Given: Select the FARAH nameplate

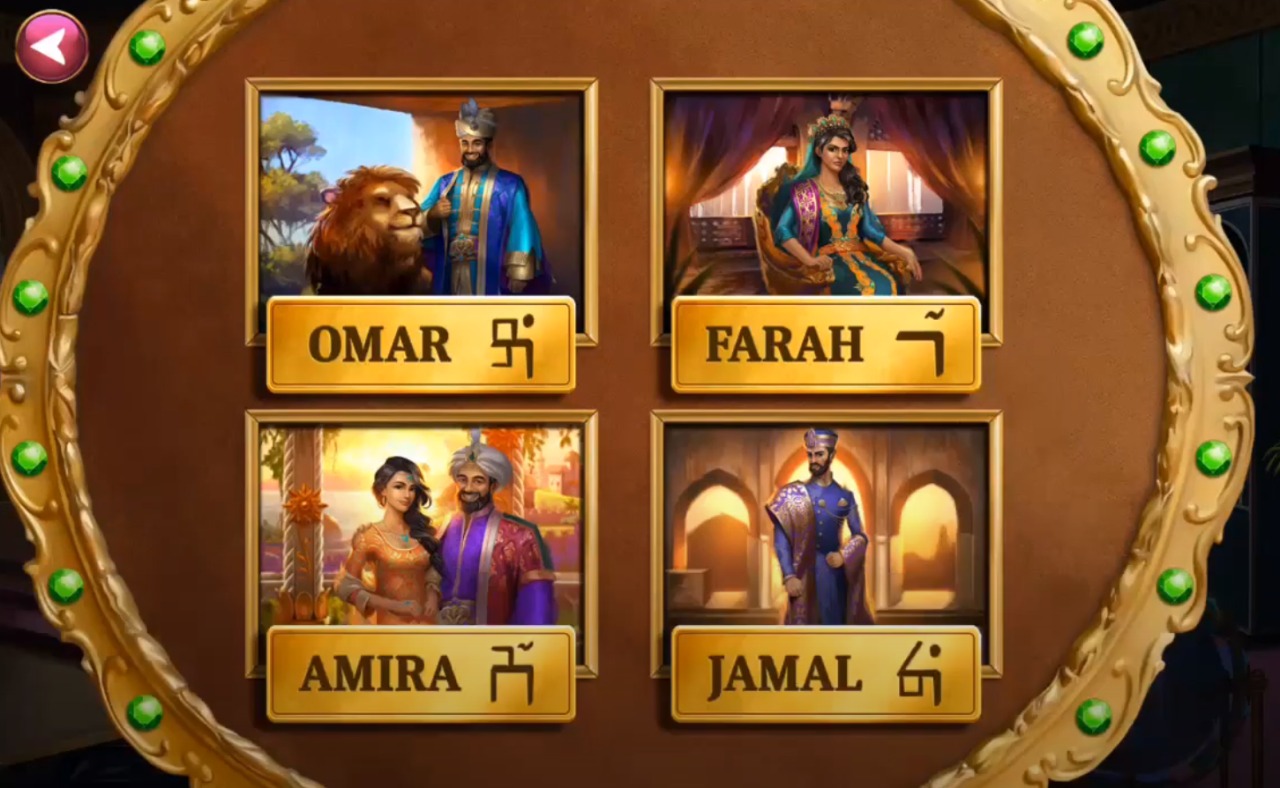Looking at the screenshot, I should 823,344.
